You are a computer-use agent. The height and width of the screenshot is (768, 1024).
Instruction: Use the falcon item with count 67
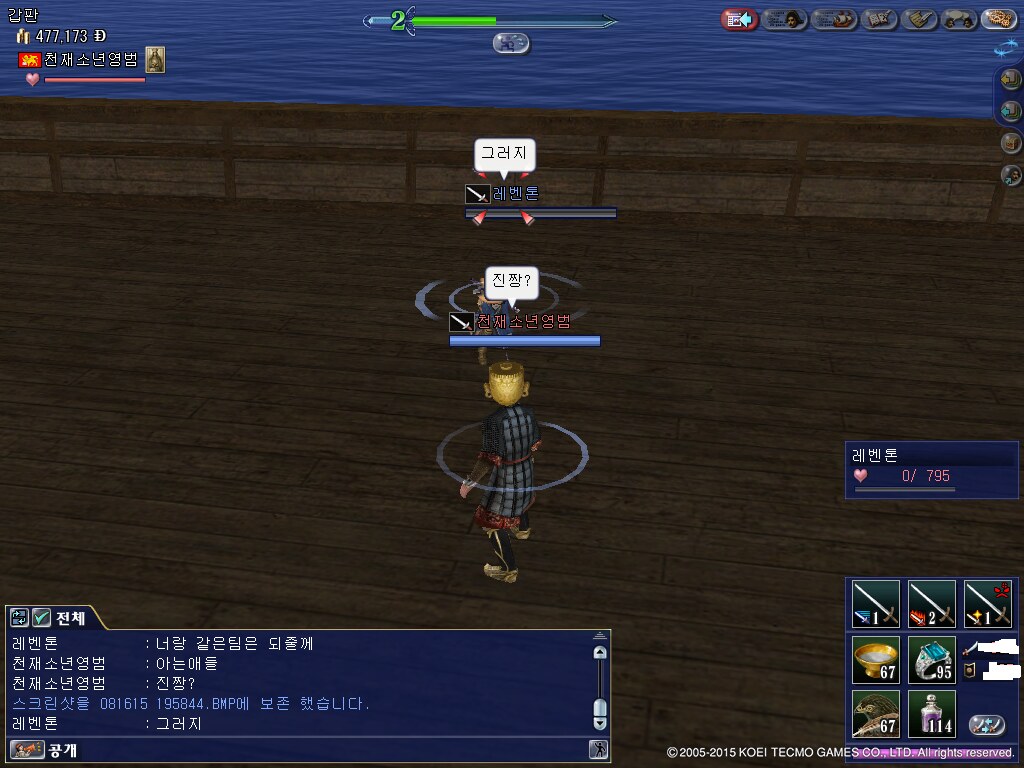pos(876,714)
